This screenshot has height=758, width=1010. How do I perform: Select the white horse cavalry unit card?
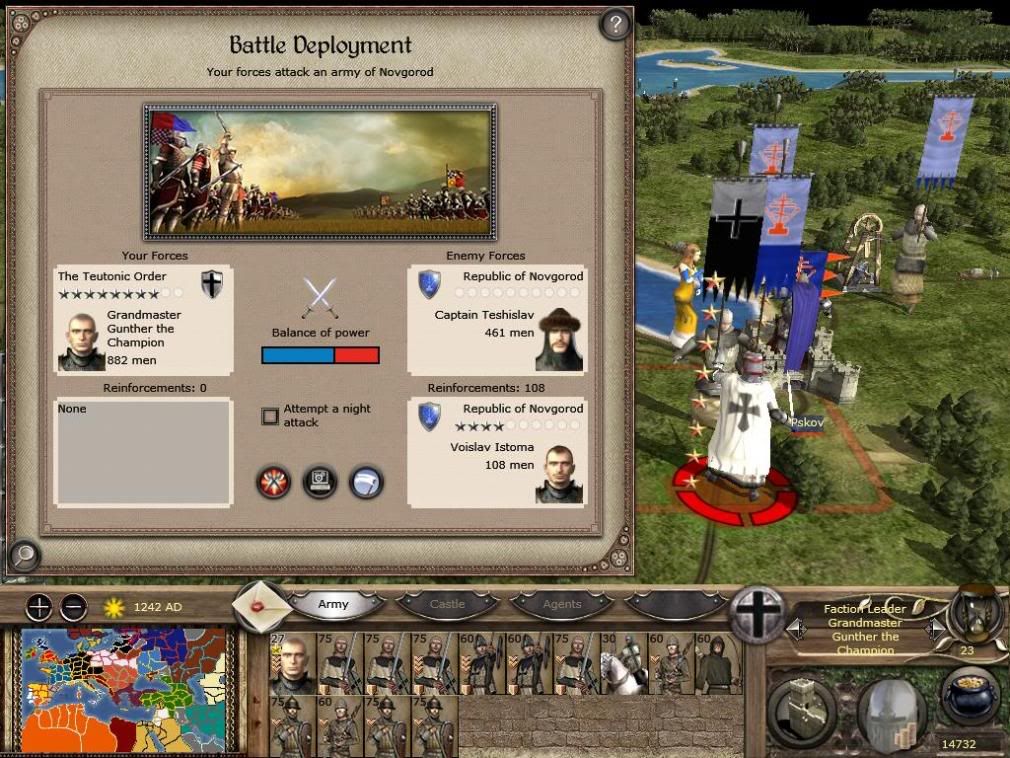622,663
